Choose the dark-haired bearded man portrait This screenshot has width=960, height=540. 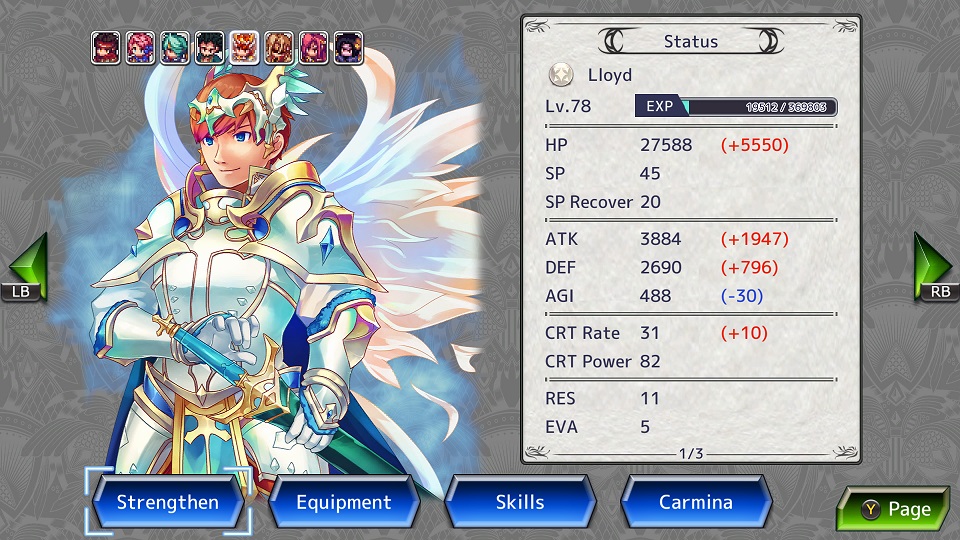[x=210, y=48]
